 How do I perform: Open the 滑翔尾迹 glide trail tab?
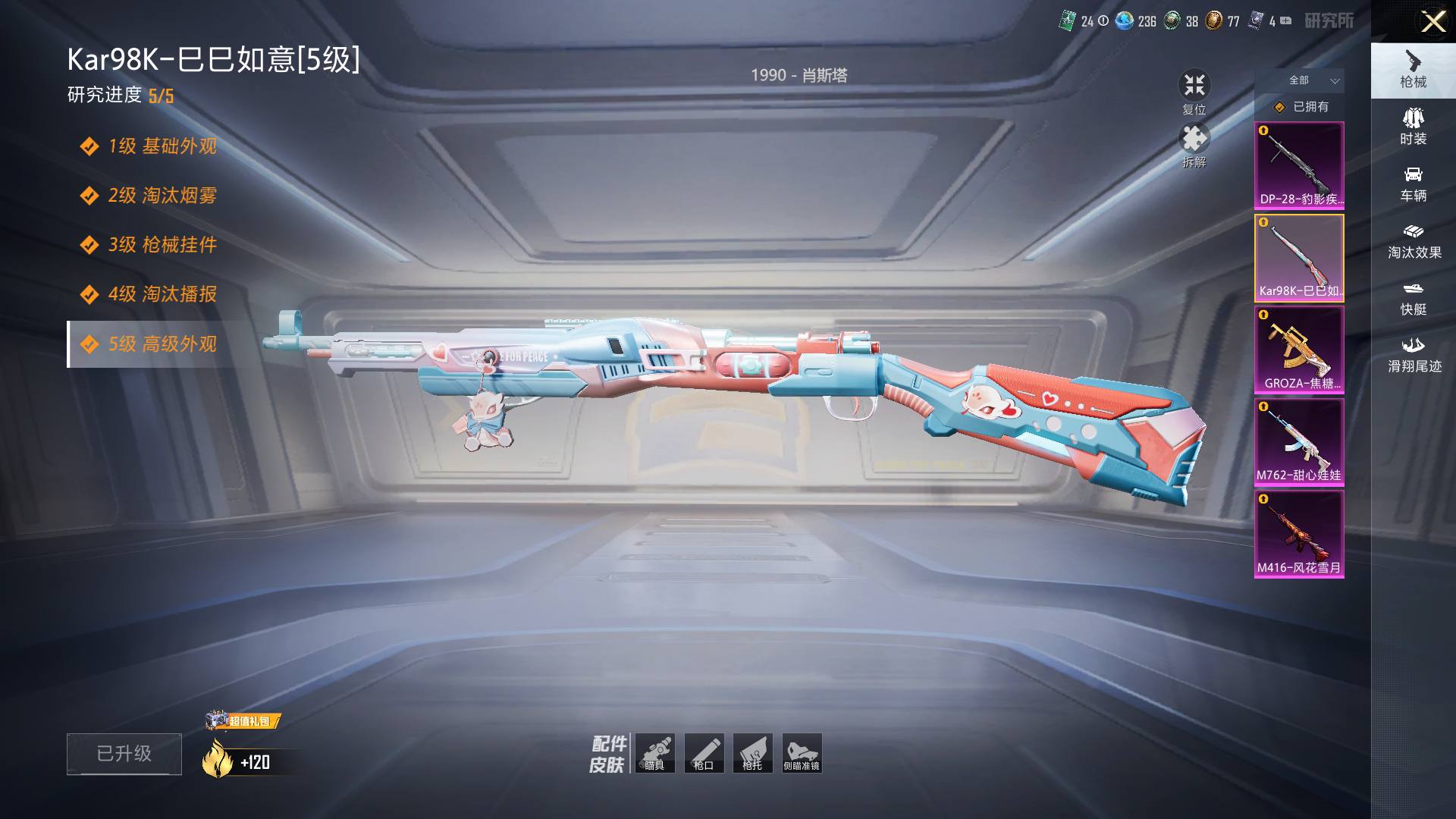coord(1413,355)
